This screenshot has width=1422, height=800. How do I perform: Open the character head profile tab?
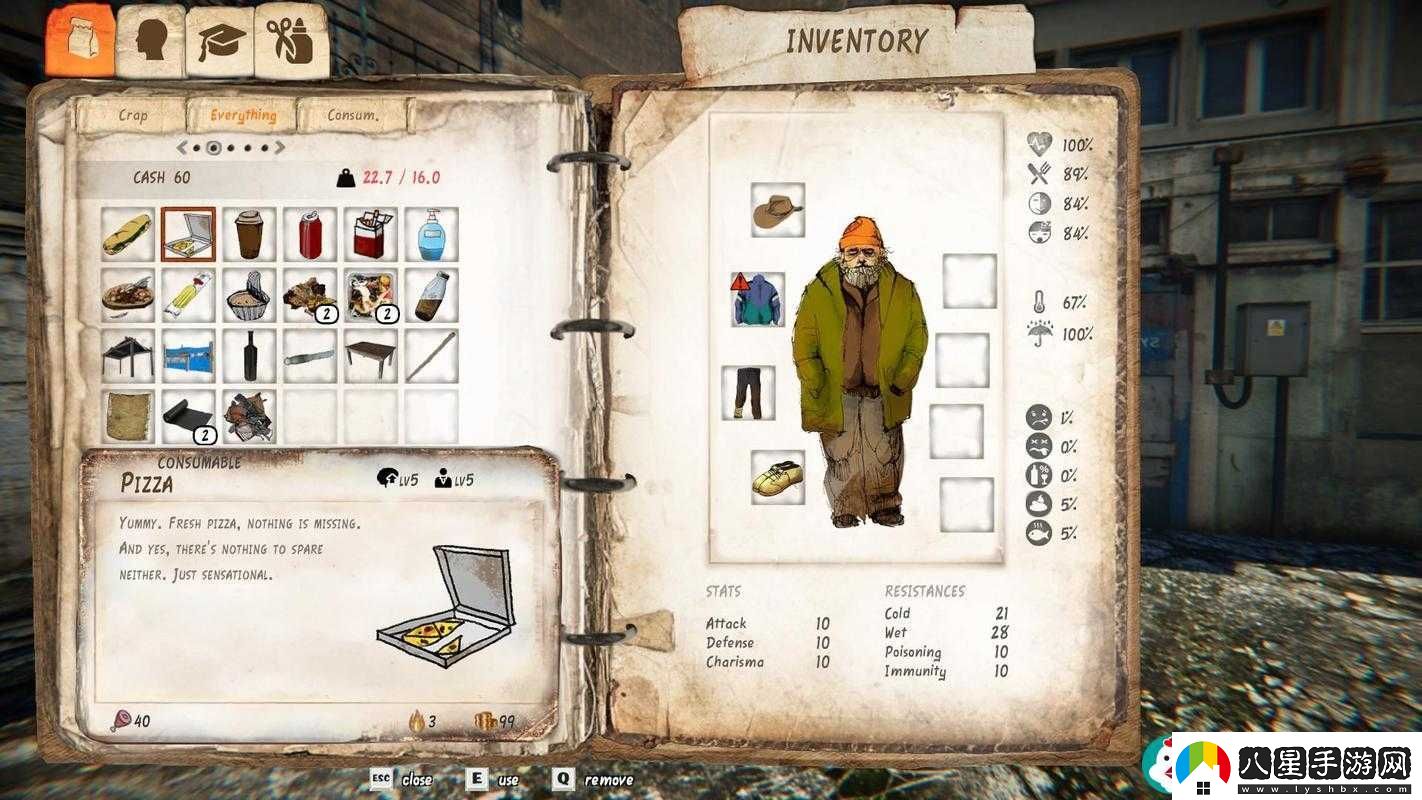point(151,41)
